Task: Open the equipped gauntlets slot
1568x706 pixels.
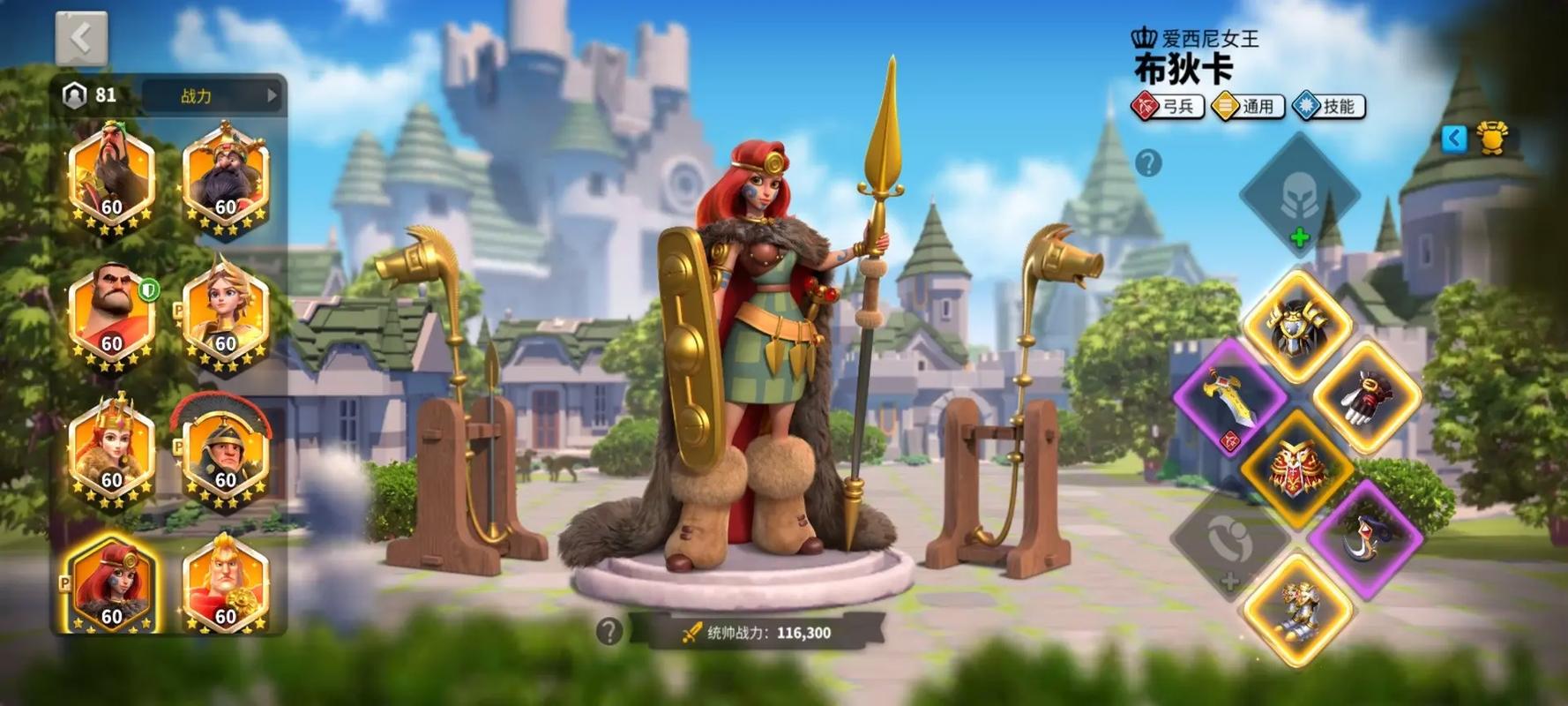Action: click(x=1367, y=397)
